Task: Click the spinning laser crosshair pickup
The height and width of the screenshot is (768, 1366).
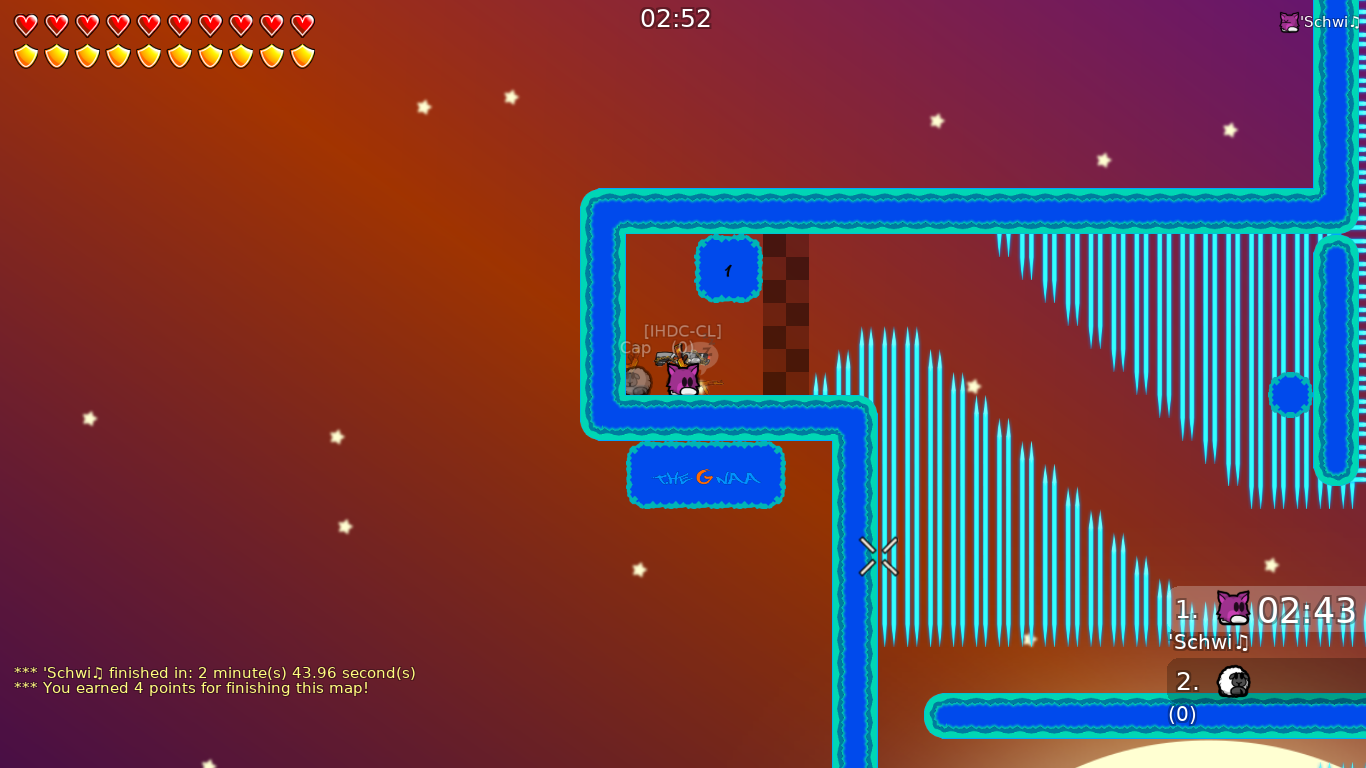Action: [879, 556]
